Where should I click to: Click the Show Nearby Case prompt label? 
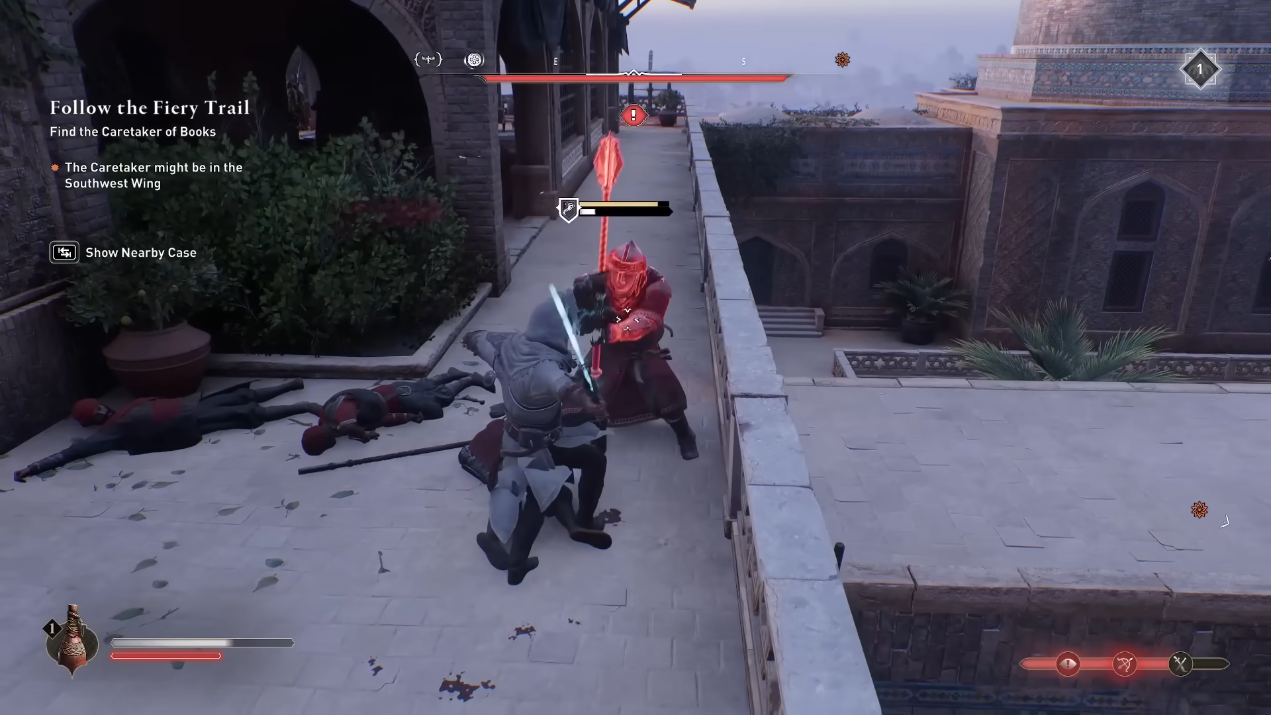pyautogui.click(x=141, y=253)
